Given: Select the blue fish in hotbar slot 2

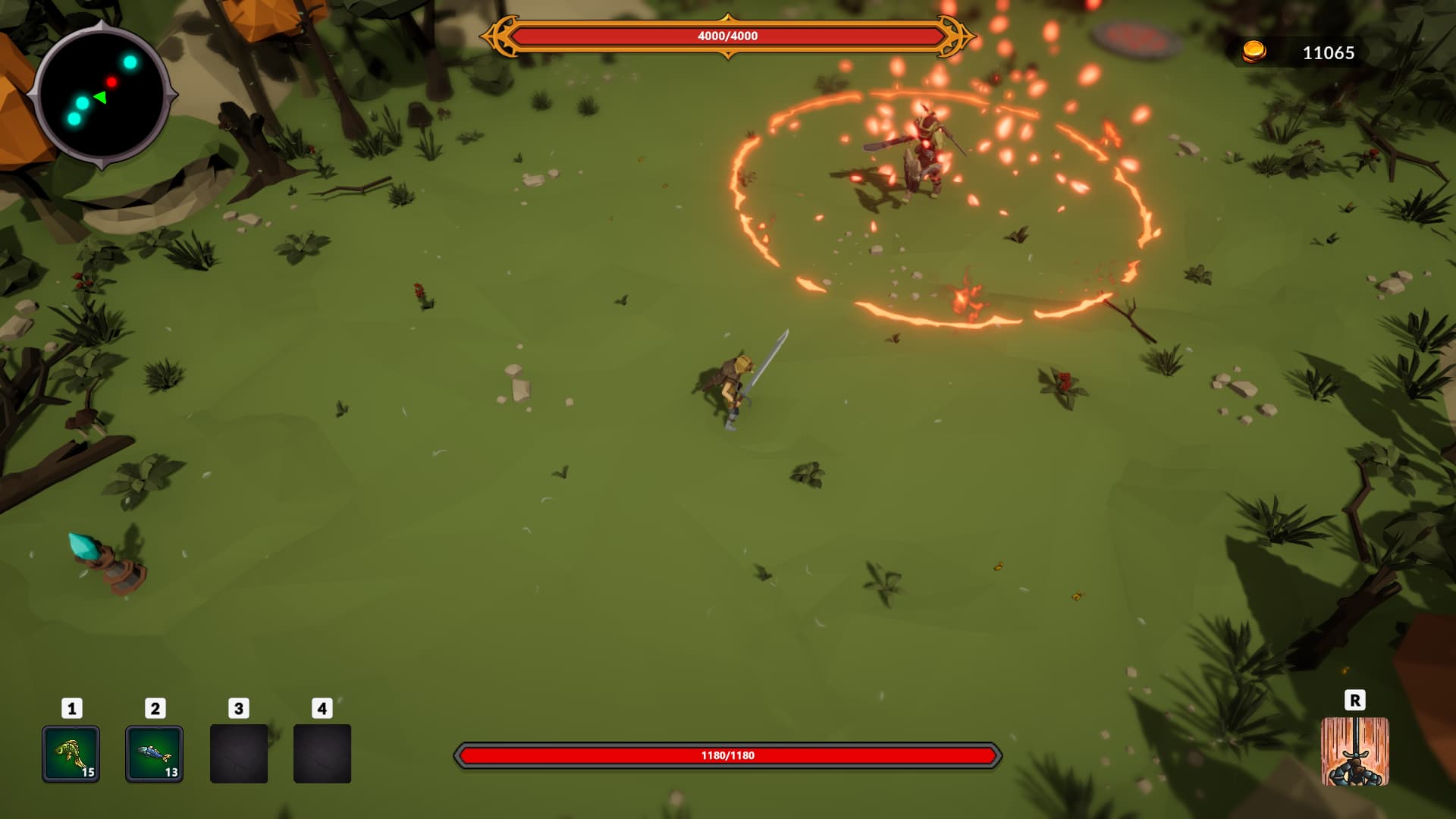Looking at the screenshot, I should pyautogui.click(x=154, y=754).
